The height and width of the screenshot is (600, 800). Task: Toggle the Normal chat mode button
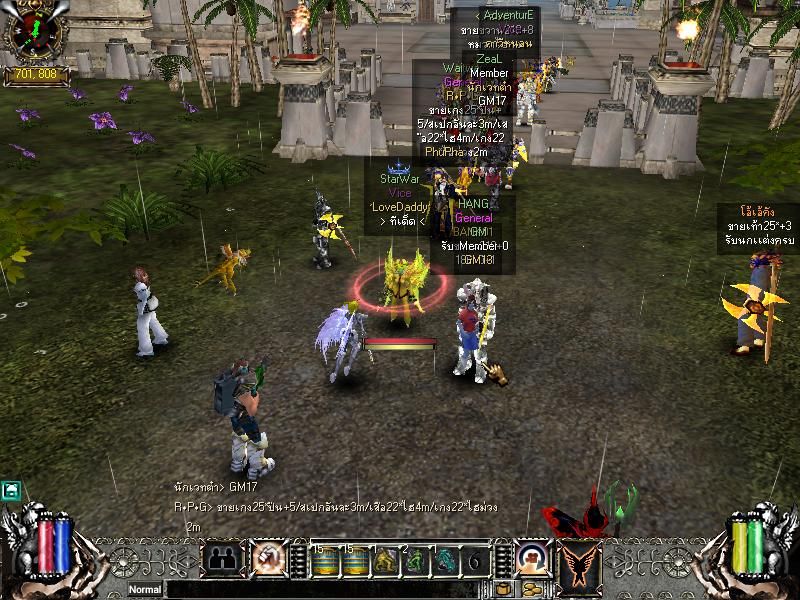click(x=144, y=590)
